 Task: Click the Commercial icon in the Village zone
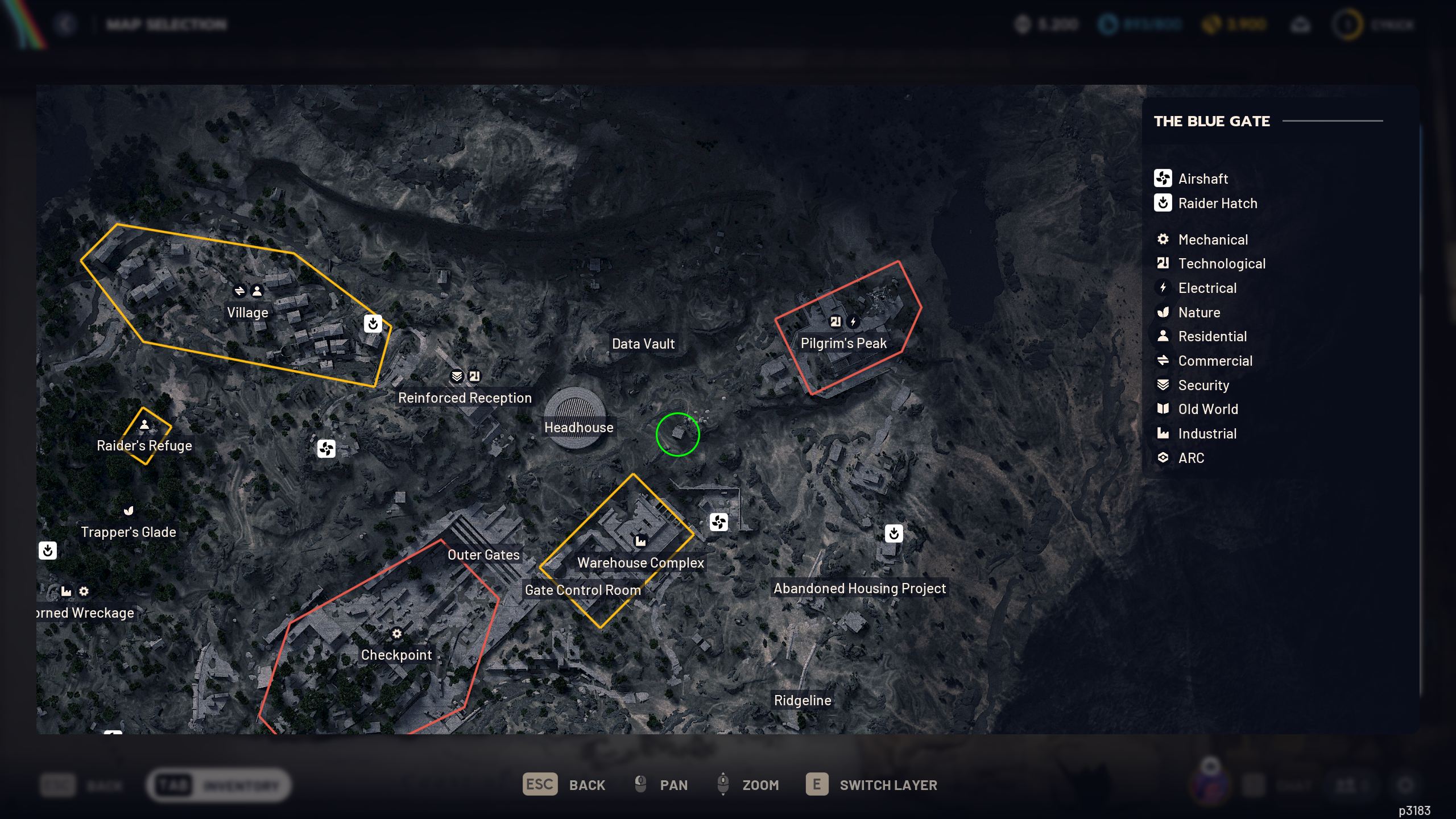coord(238,292)
